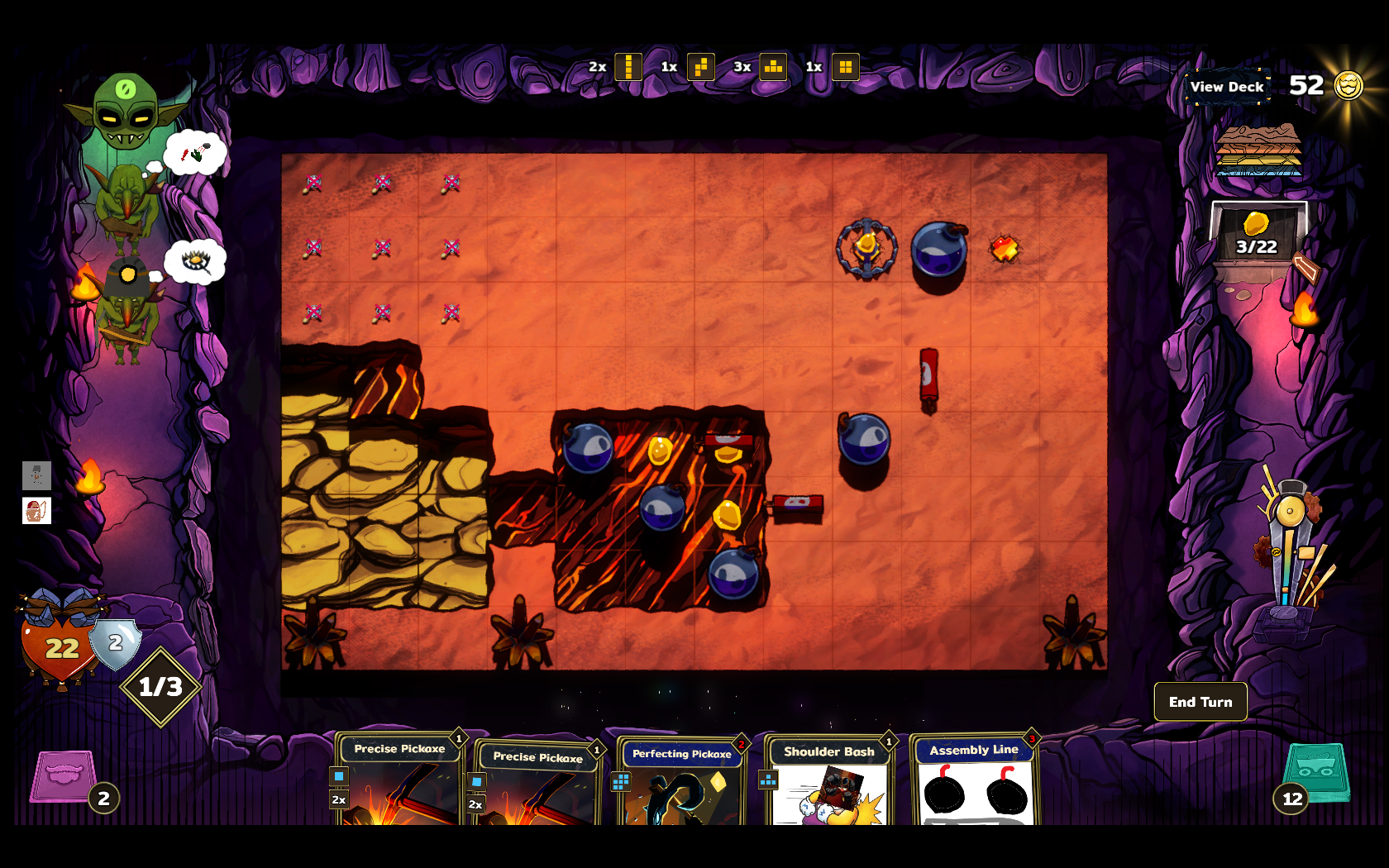The image size is (1389, 868).
Task: Choose the Shoulder Bash card
Action: (828, 781)
